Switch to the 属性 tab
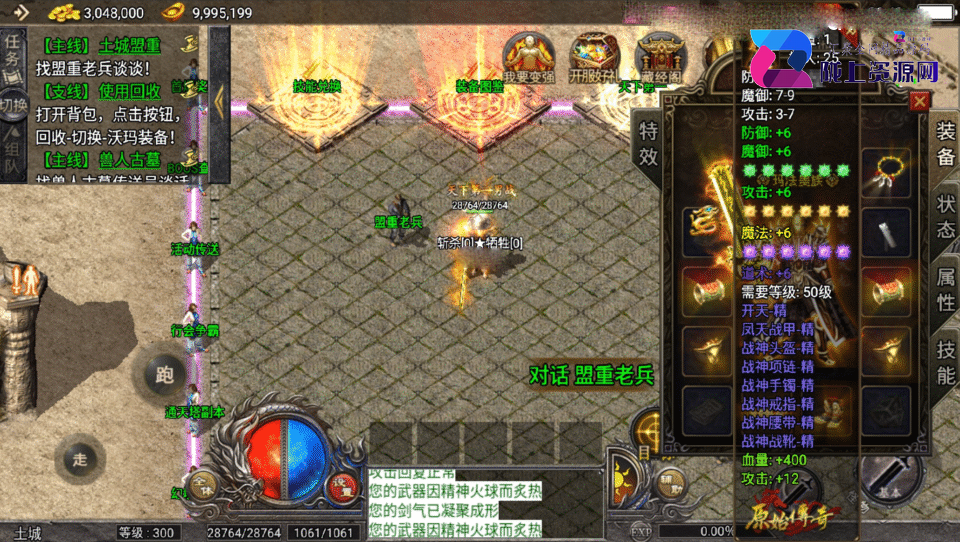The height and width of the screenshot is (542, 960). pos(945,287)
